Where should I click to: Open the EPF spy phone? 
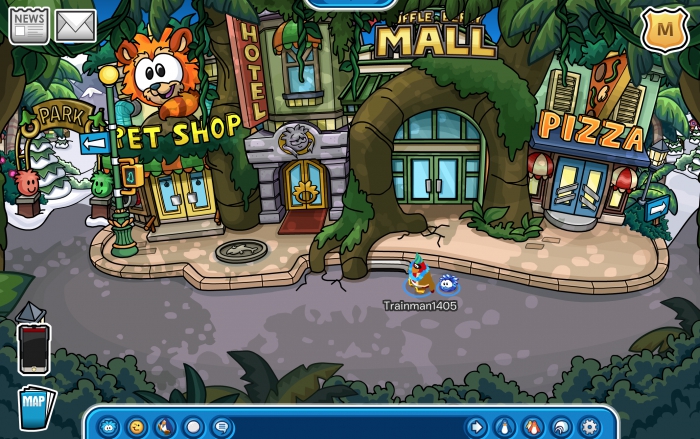click(x=33, y=346)
